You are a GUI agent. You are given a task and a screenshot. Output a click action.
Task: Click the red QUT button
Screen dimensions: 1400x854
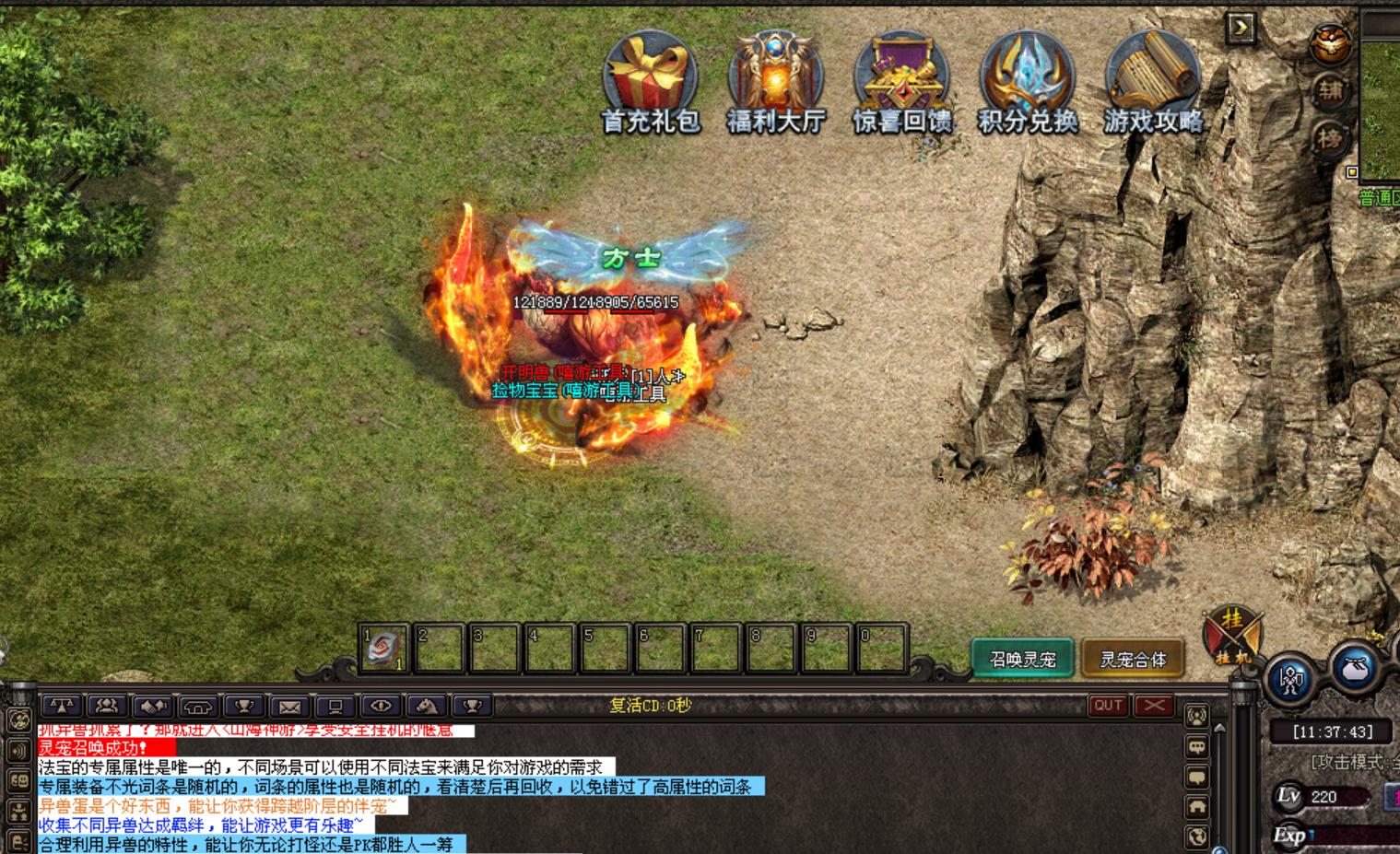click(1108, 706)
